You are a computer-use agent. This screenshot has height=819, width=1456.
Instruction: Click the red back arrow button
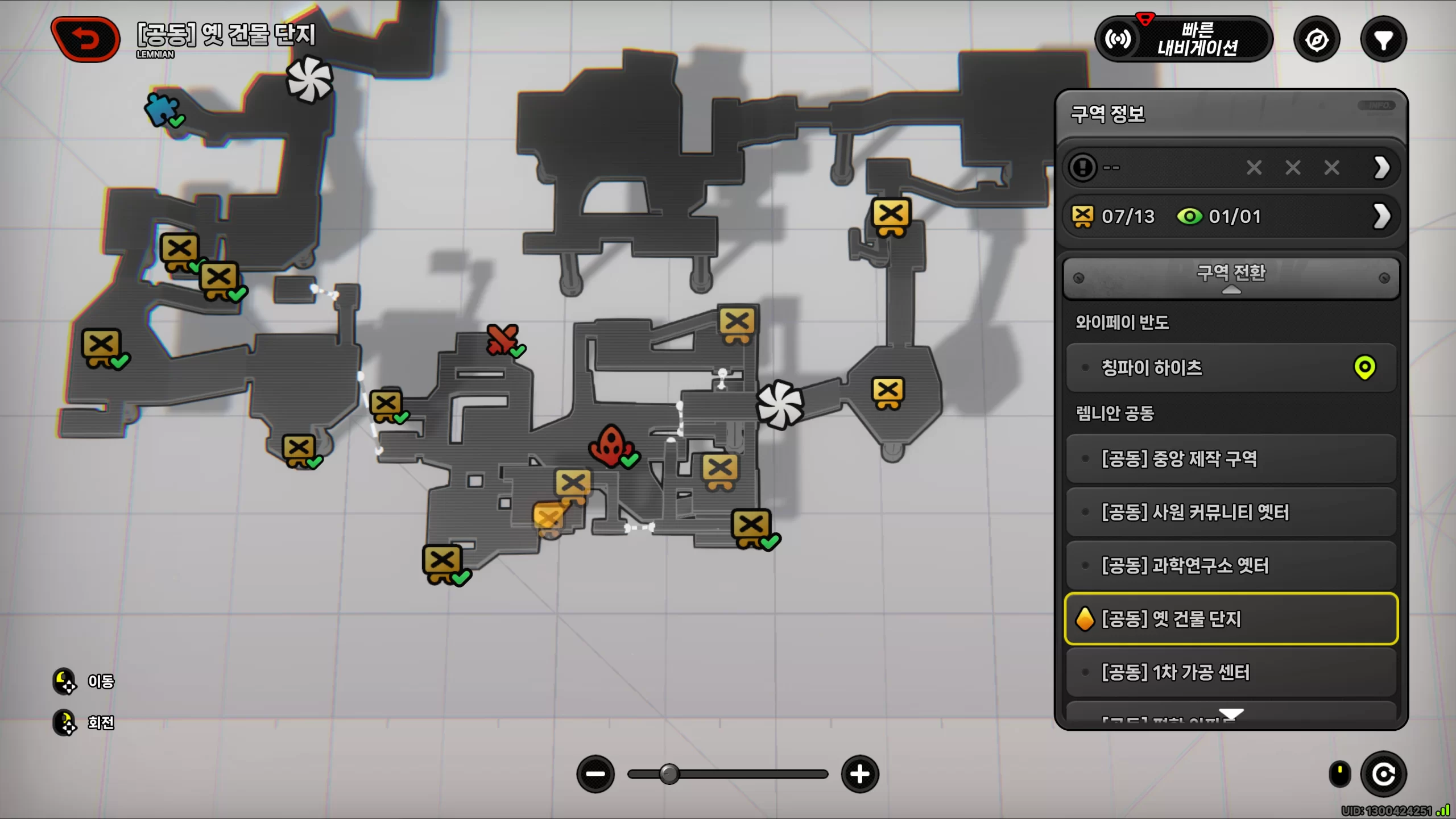[x=85, y=39]
